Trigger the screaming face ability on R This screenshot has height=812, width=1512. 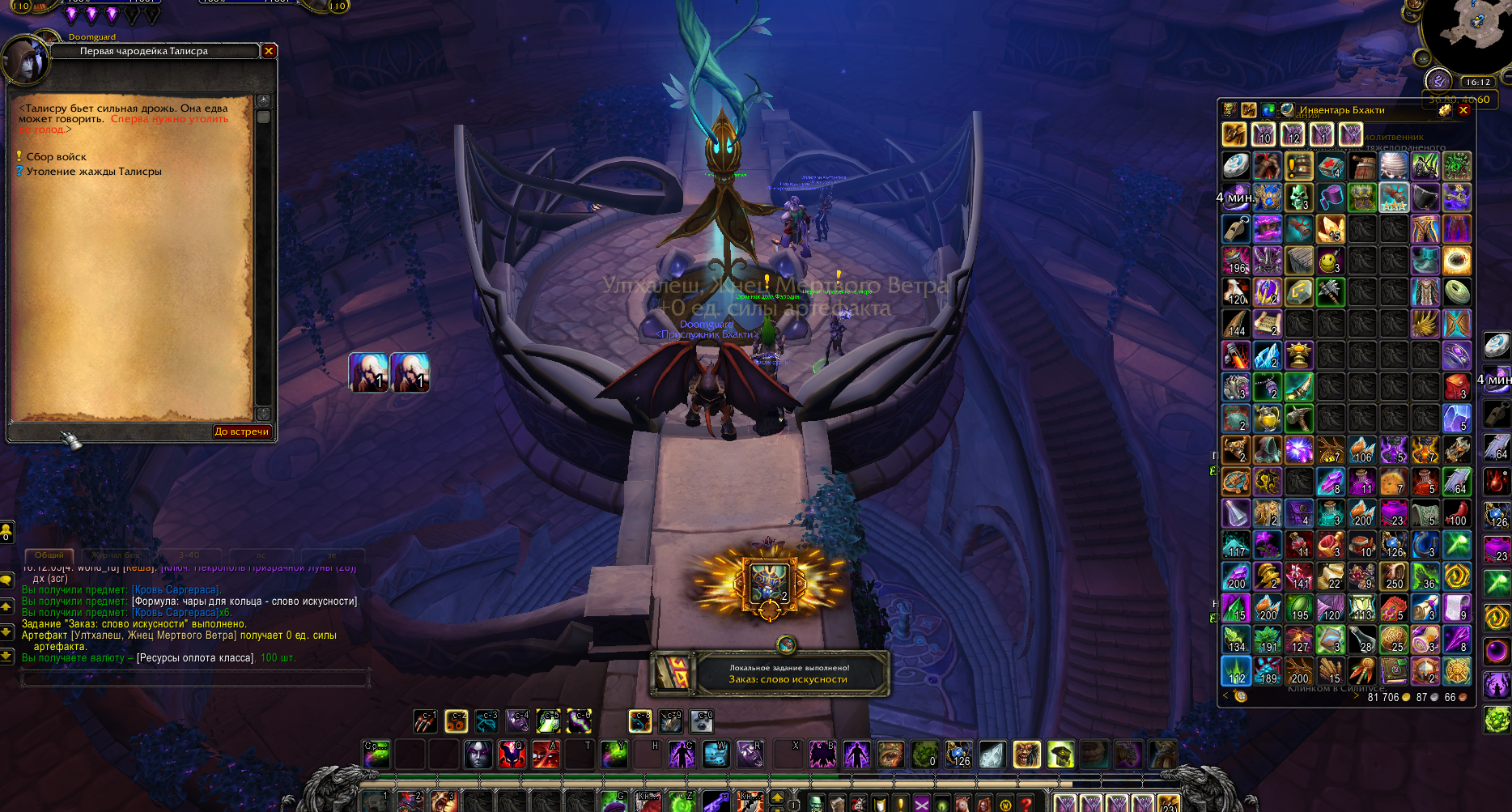[750, 755]
